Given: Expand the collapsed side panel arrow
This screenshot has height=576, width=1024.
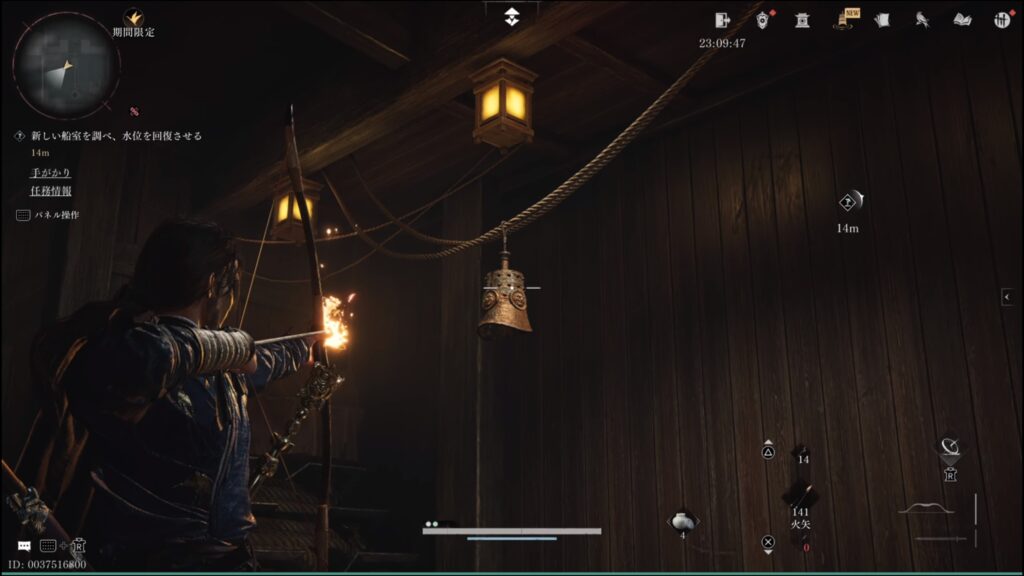Looking at the screenshot, I should (1007, 297).
